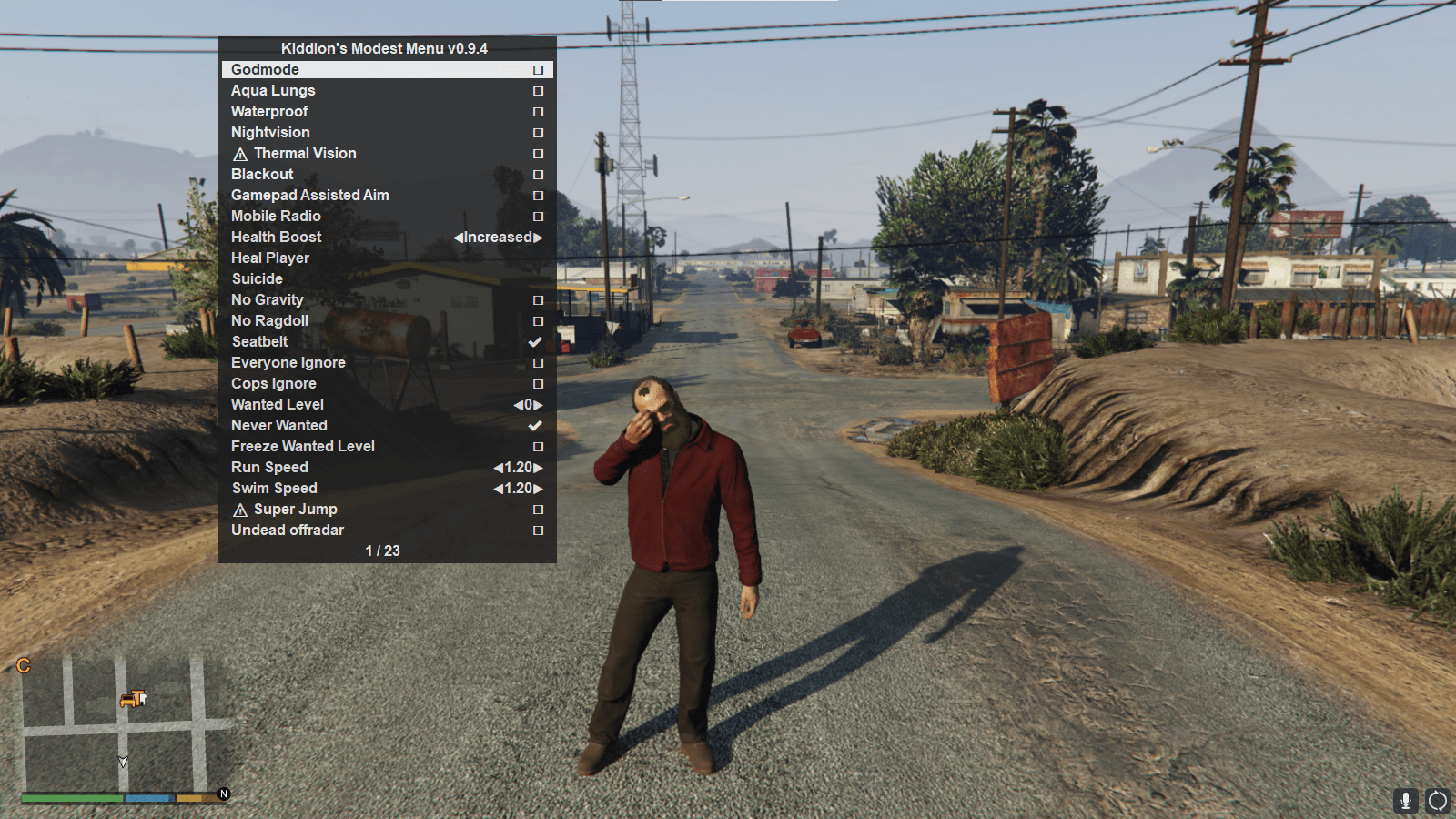Viewport: 1456px width, 819px height.
Task: Enable the Godmode checkbox
Action: (537, 69)
